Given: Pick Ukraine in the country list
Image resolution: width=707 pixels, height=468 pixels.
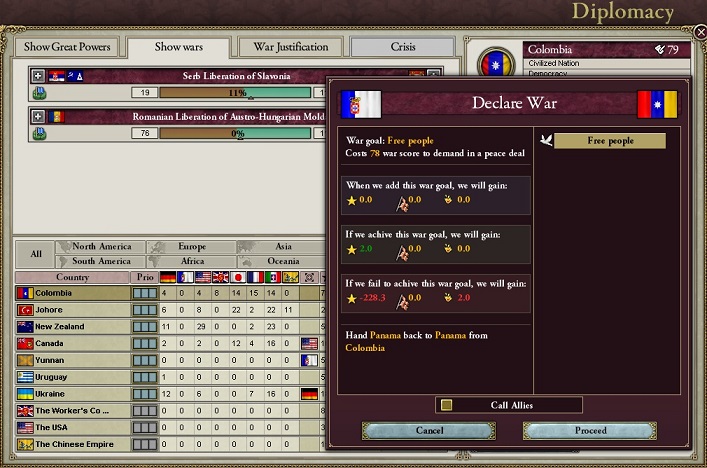Looking at the screenshot, I should pos(73,394).
